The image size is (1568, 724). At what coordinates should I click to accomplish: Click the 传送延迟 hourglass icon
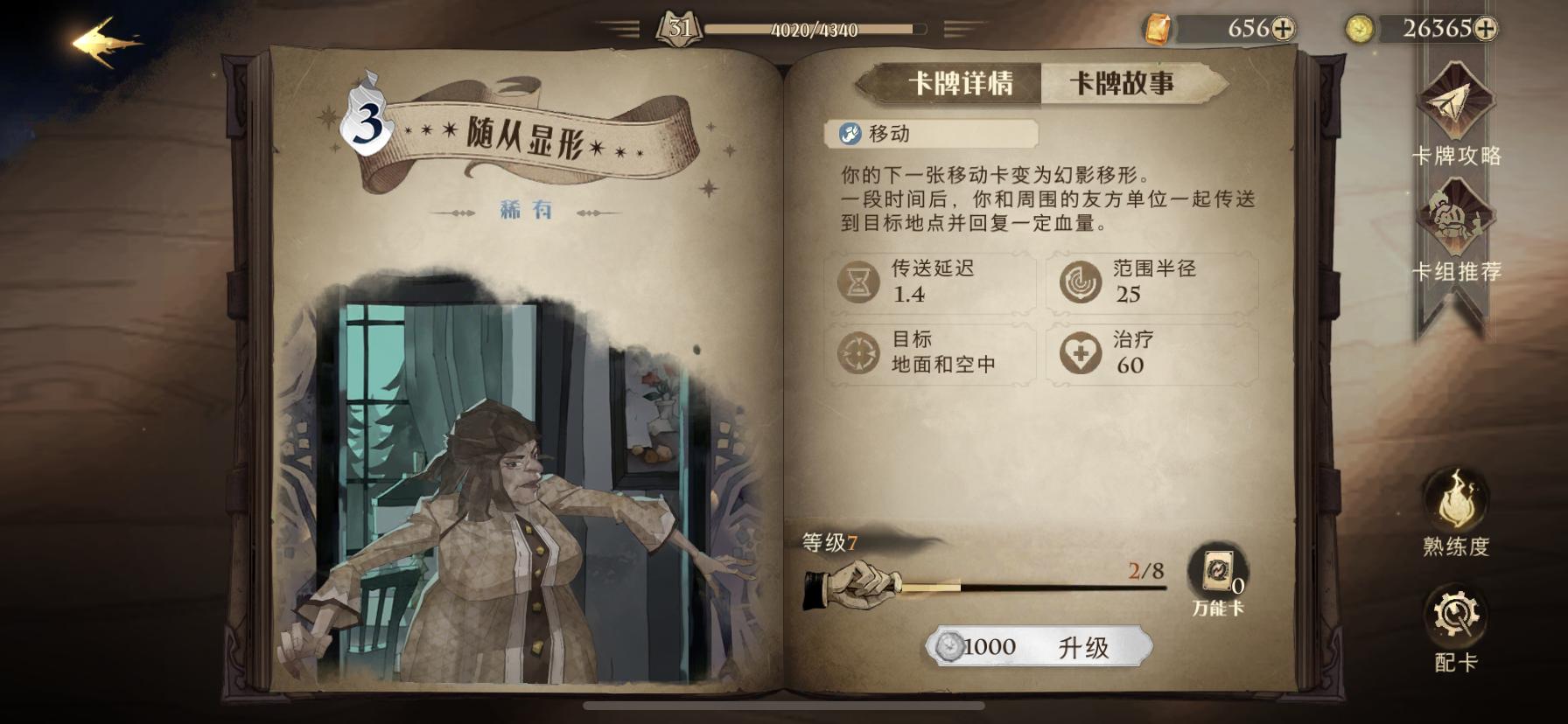860,282
